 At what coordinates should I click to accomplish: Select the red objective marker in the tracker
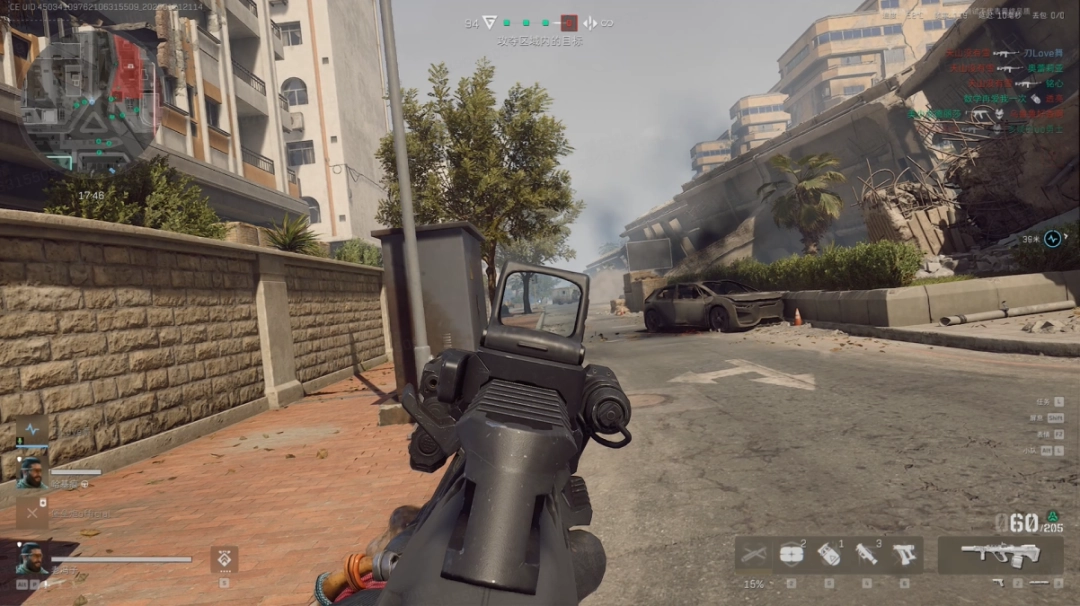click(569, 22)
